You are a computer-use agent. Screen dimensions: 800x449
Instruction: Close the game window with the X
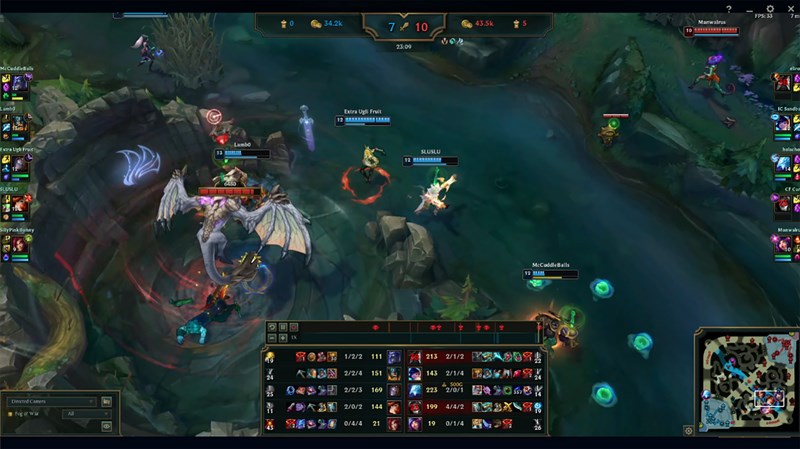click(790, 8)
